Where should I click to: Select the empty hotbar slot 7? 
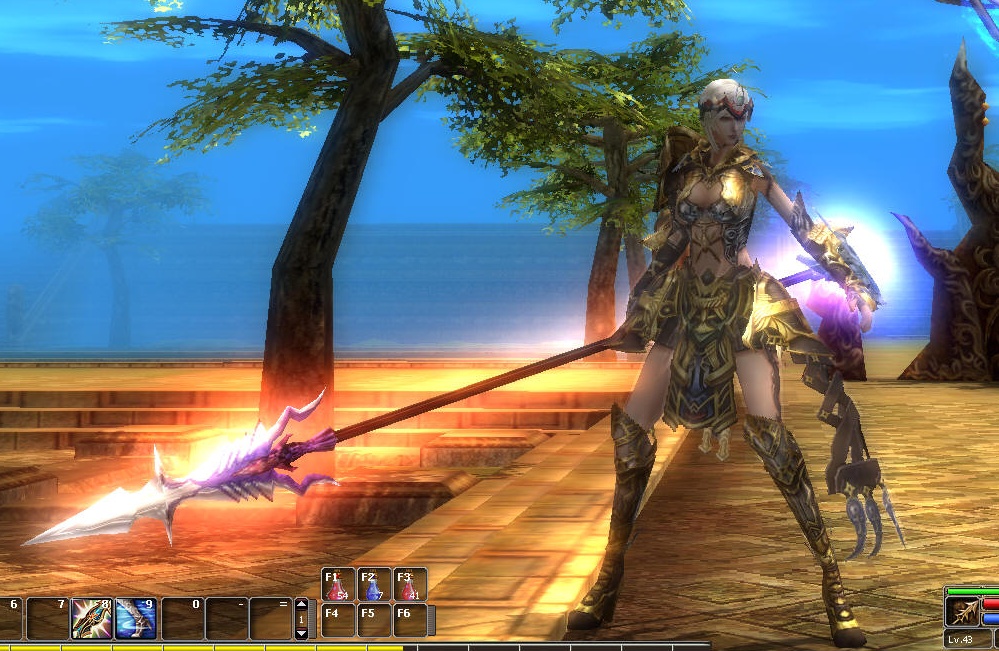[x=46, y=619]
